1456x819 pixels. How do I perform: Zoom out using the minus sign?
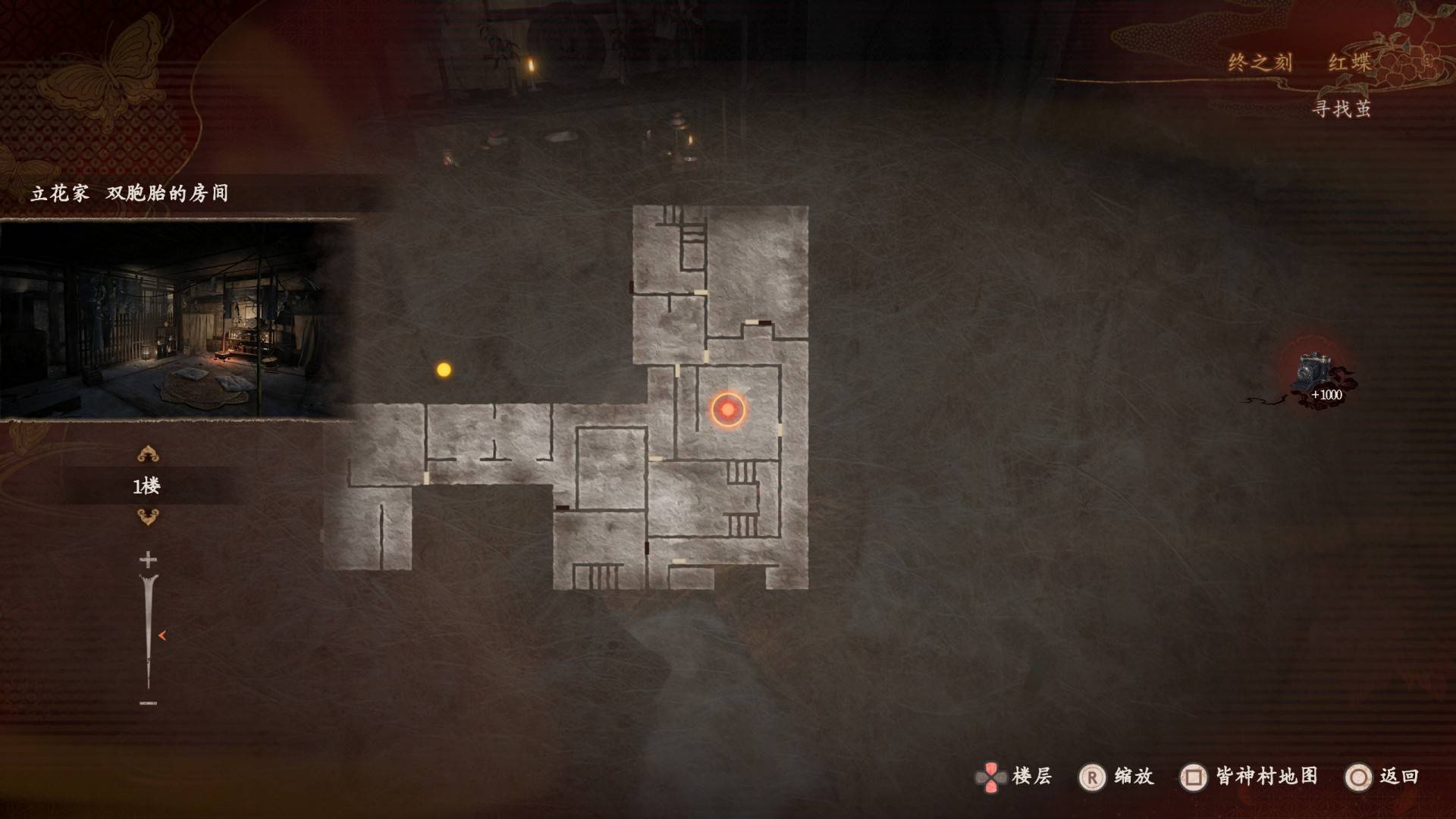(x=148, y=703)
